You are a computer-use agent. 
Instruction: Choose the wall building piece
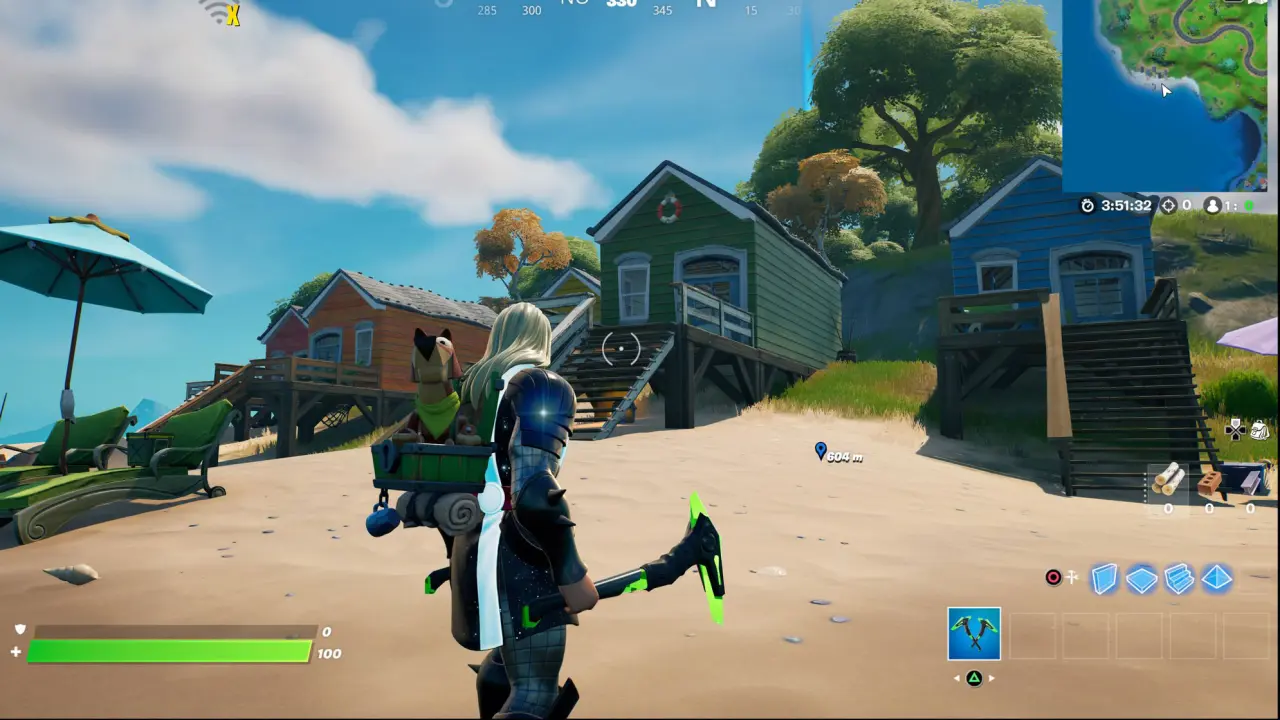tap(1103, 579)
